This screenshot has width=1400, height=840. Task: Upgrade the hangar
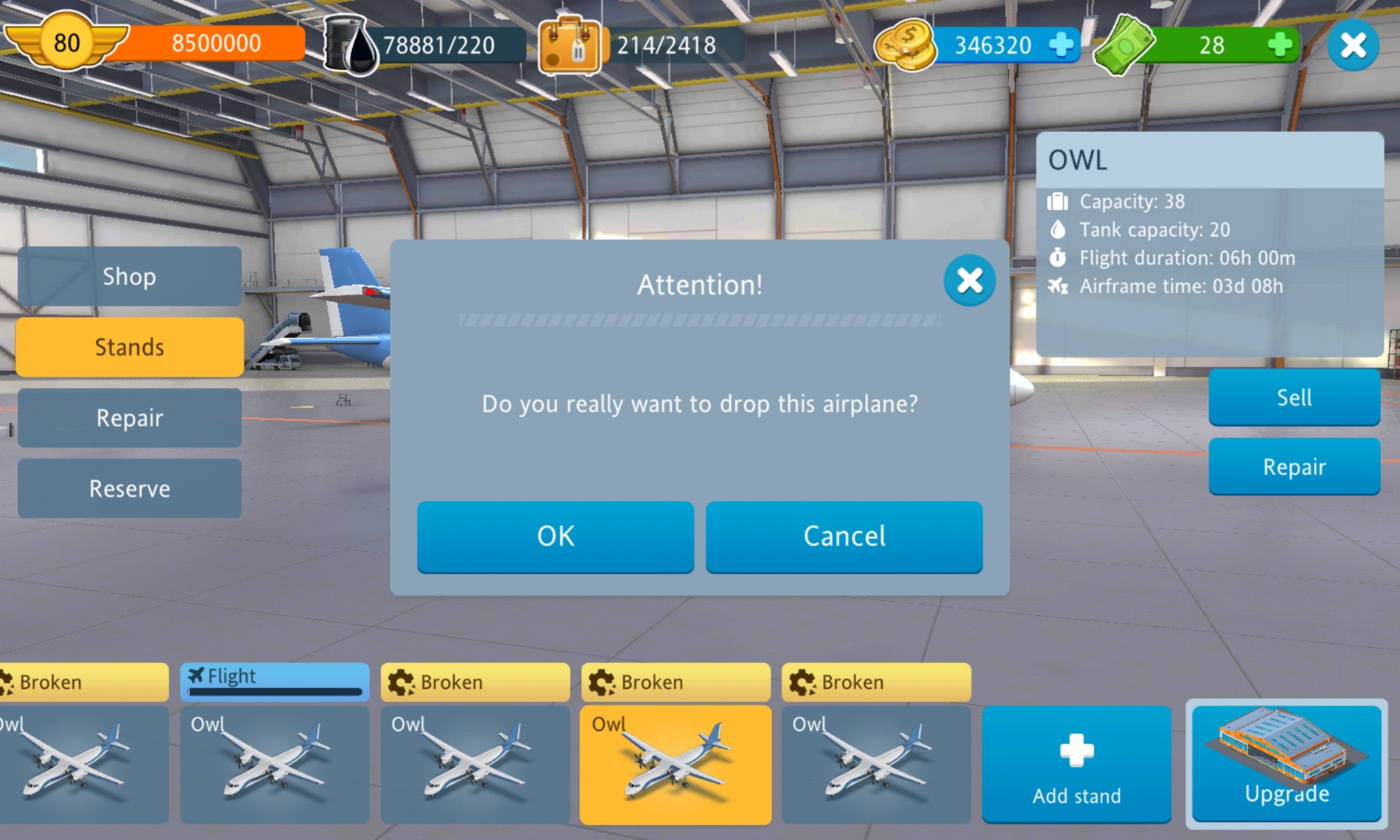pos(1287,762)
